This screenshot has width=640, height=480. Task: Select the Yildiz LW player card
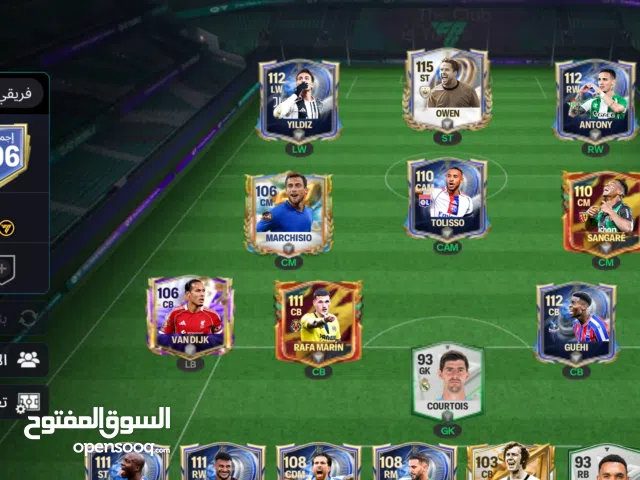tap(298, 100)
